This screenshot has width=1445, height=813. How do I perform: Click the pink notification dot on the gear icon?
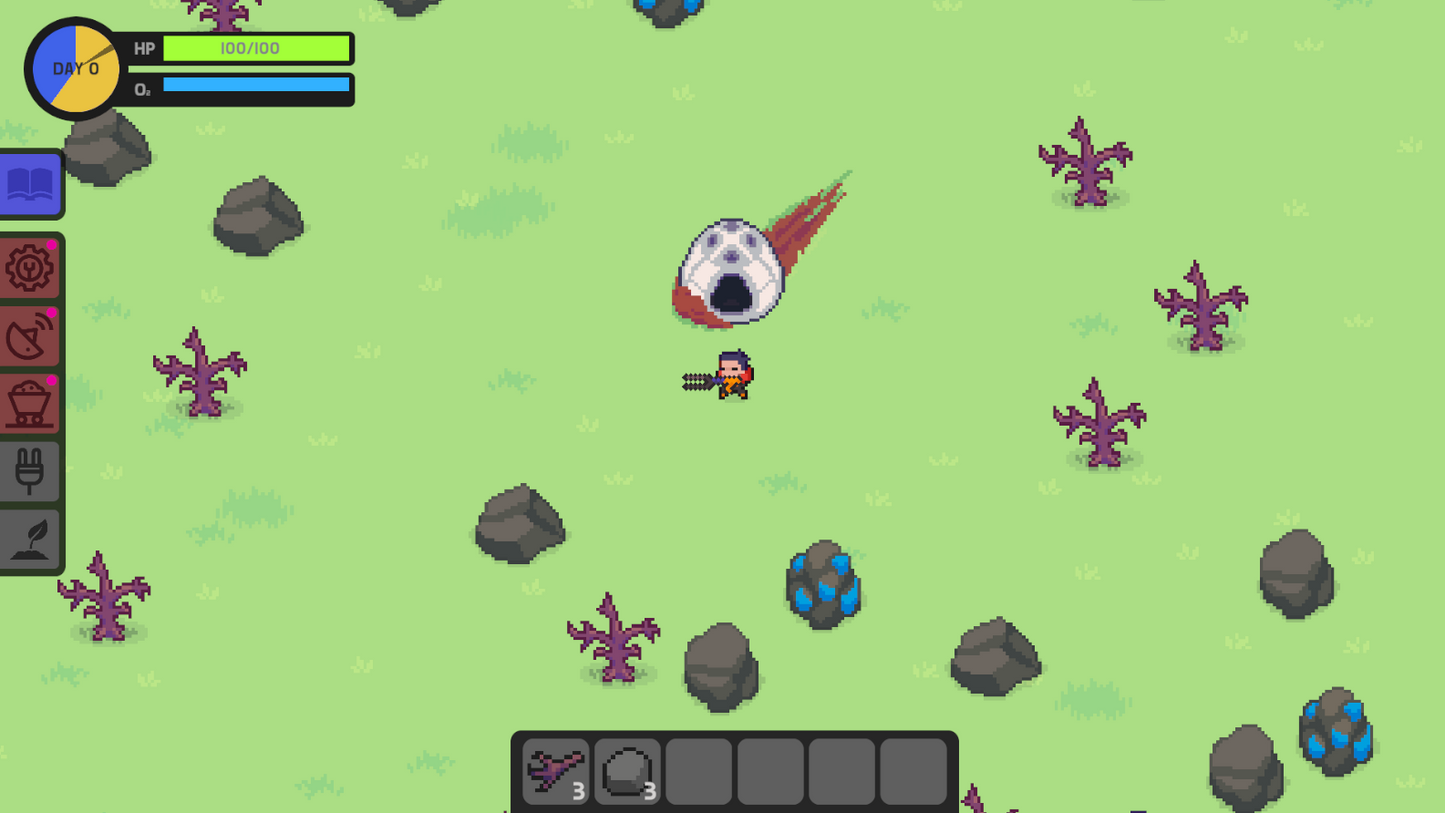(x=52, y=243)
